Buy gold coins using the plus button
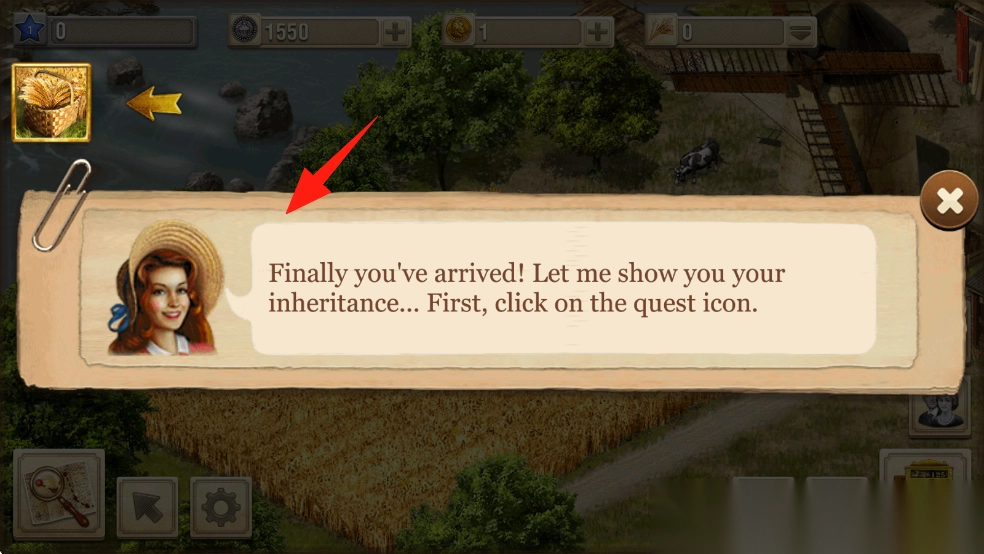The width and height of the screenshot is (984, 554). tap(598, 32)
